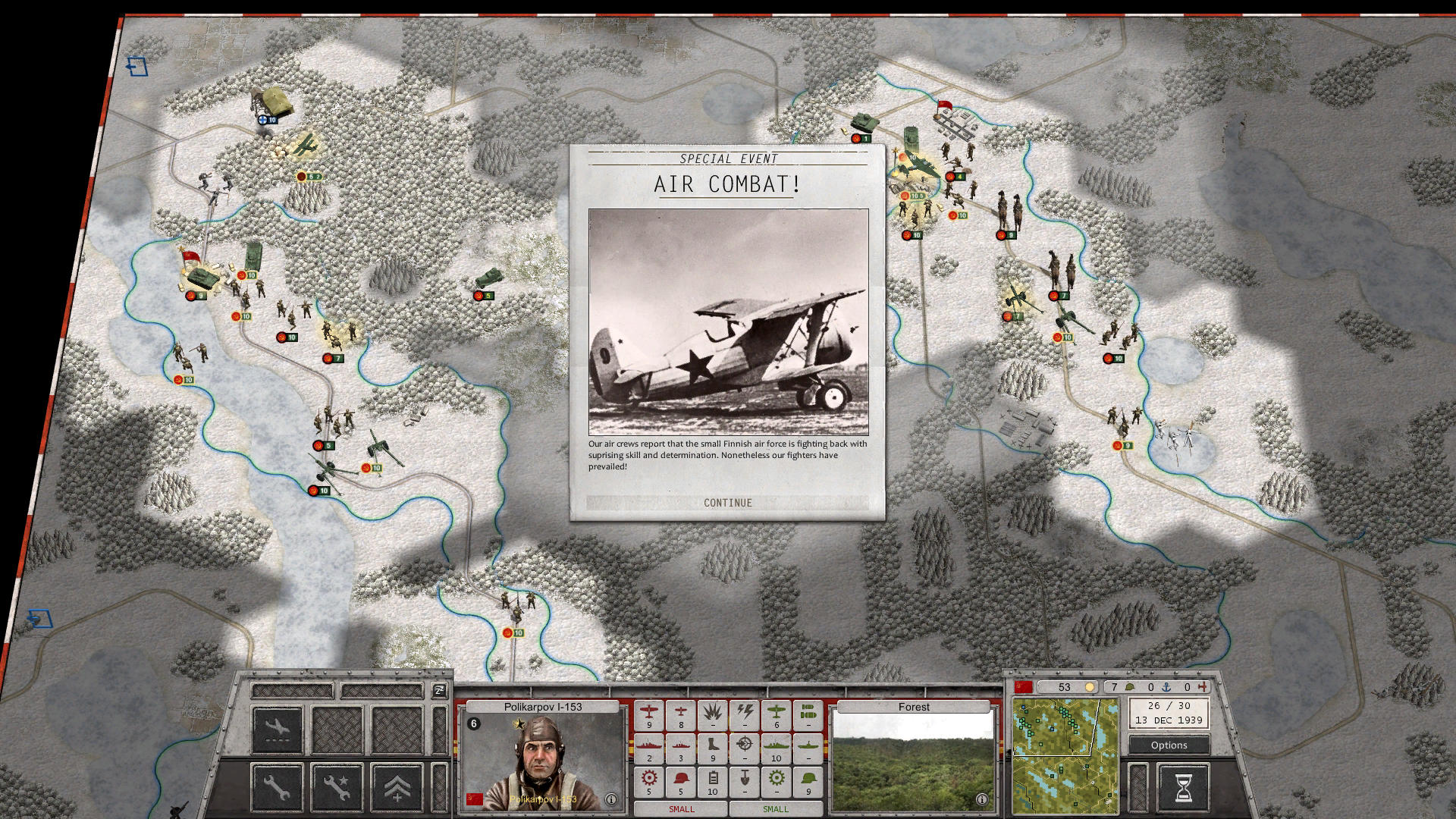Click the strategic minimap

click(1065, 756)
